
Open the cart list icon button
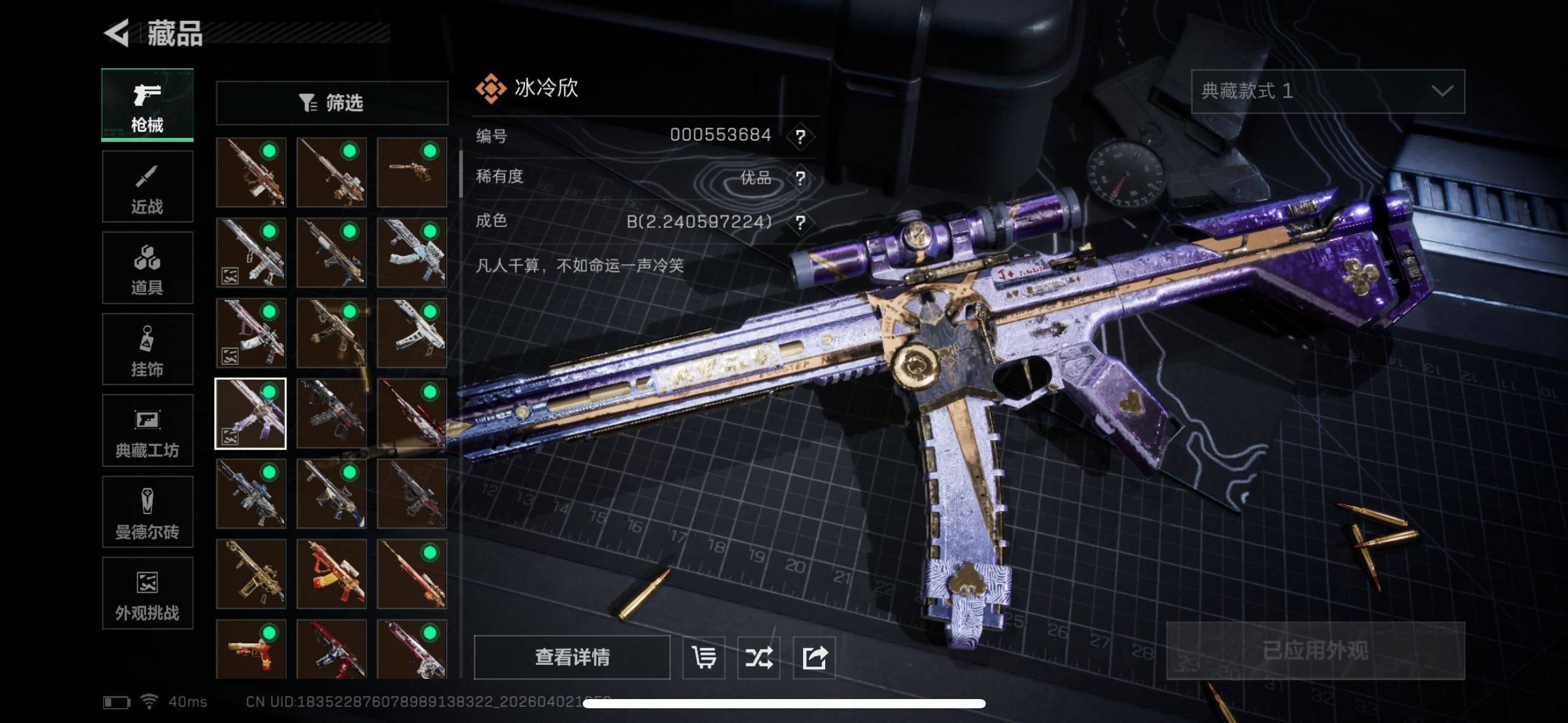(704, 657)
